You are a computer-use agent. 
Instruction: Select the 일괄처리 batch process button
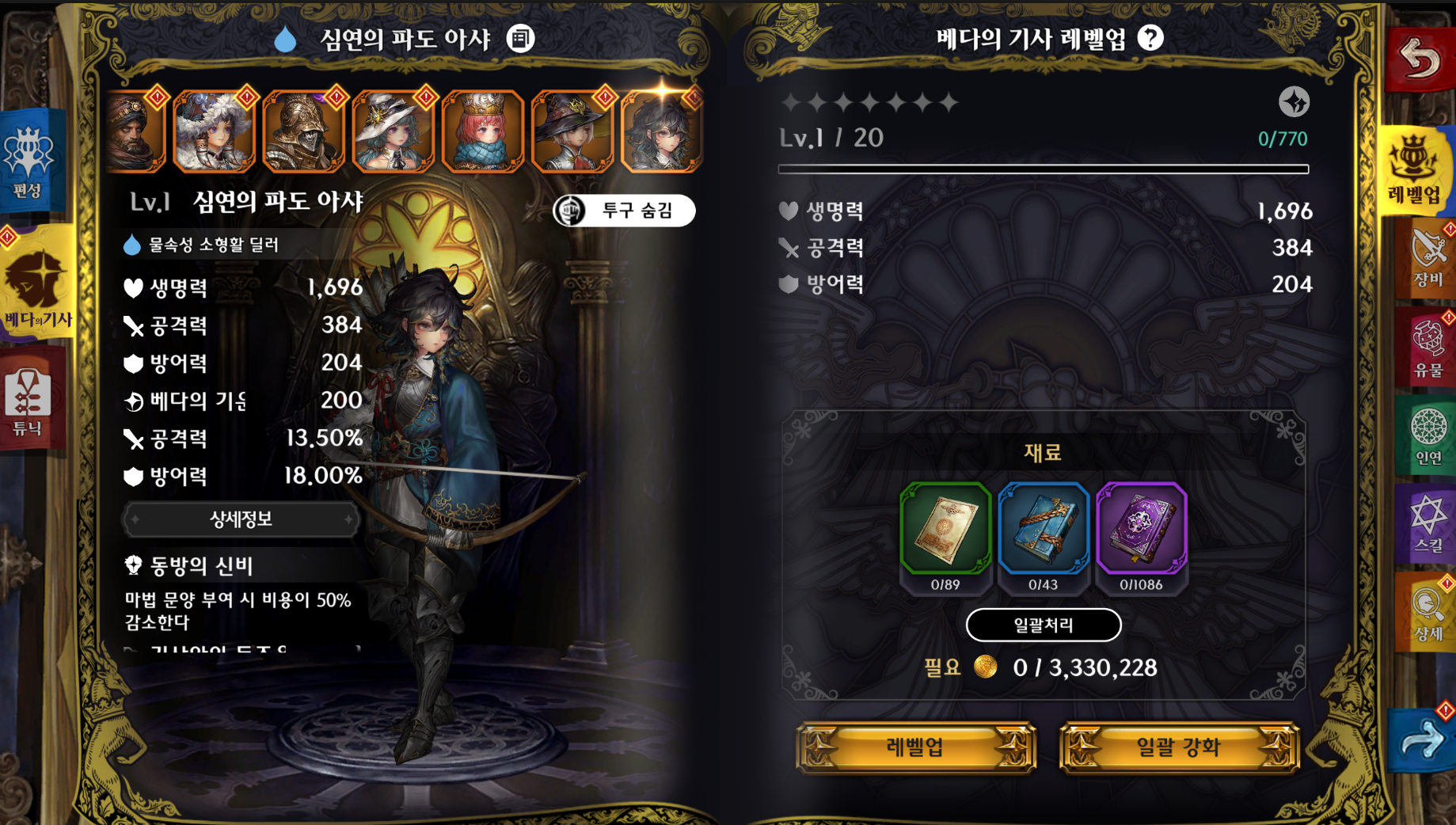[1043, 625]
